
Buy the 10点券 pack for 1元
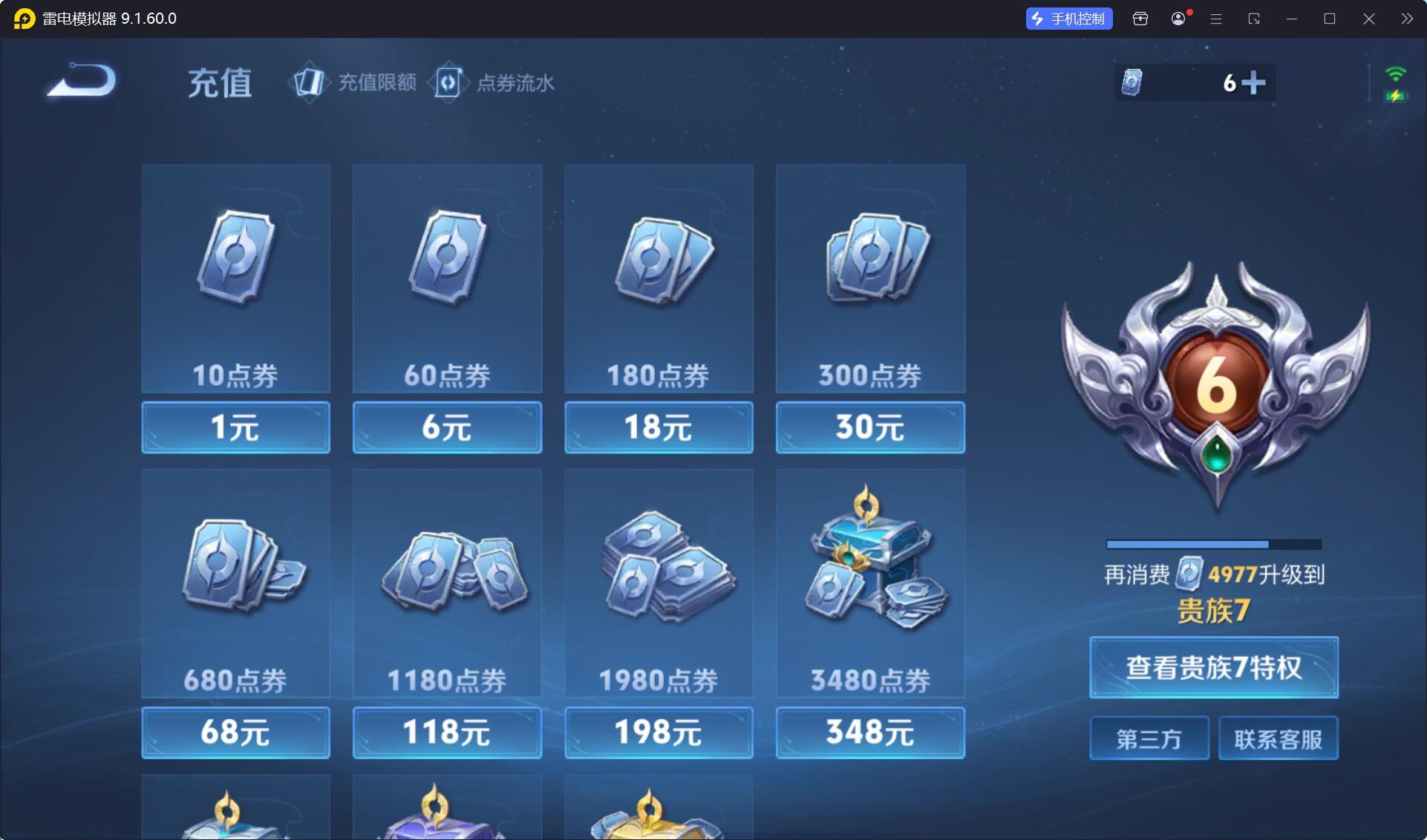(x=235, y=427)
